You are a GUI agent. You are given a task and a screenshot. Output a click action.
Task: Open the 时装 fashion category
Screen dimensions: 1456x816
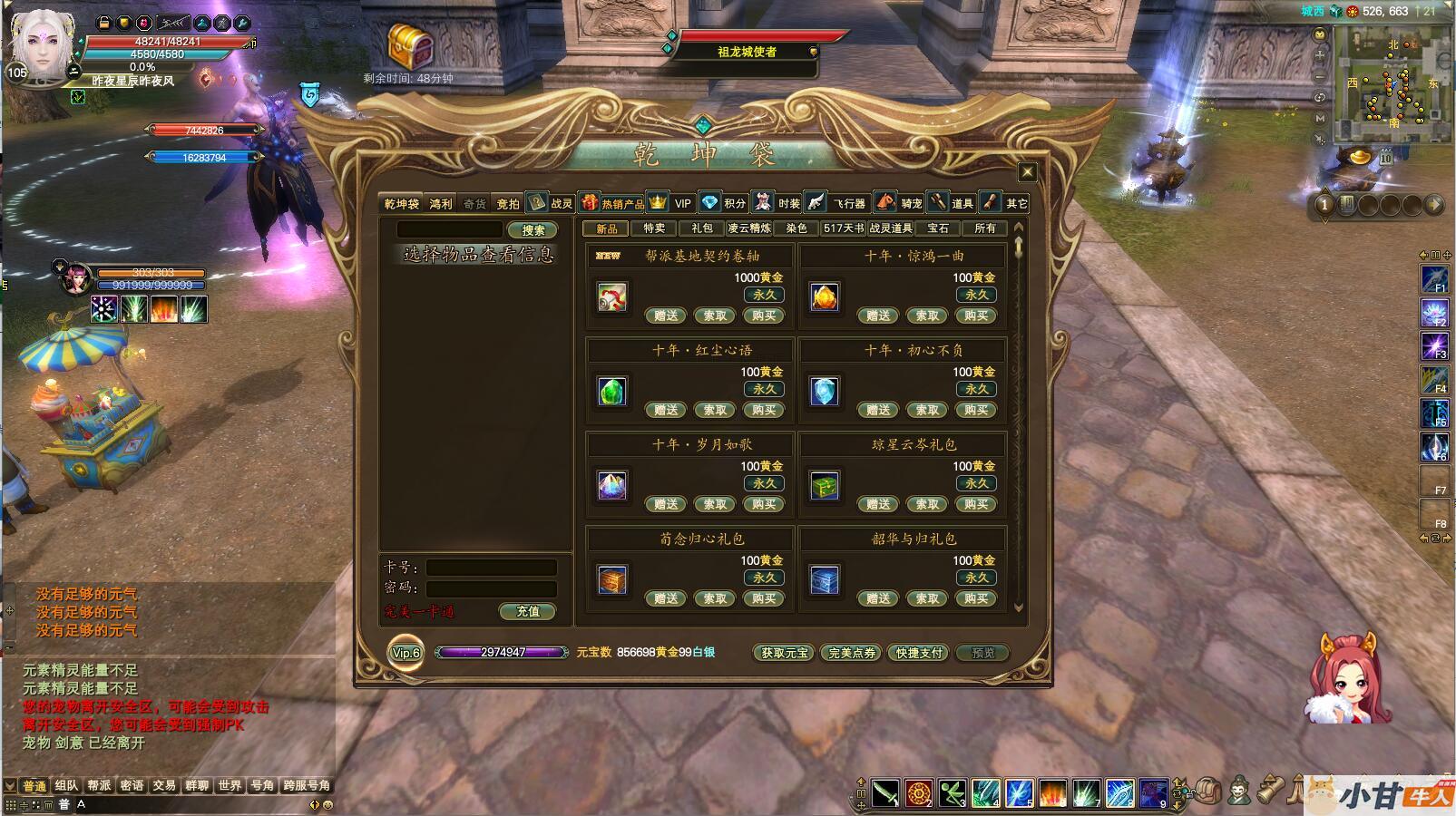click(x=788, y=204)
